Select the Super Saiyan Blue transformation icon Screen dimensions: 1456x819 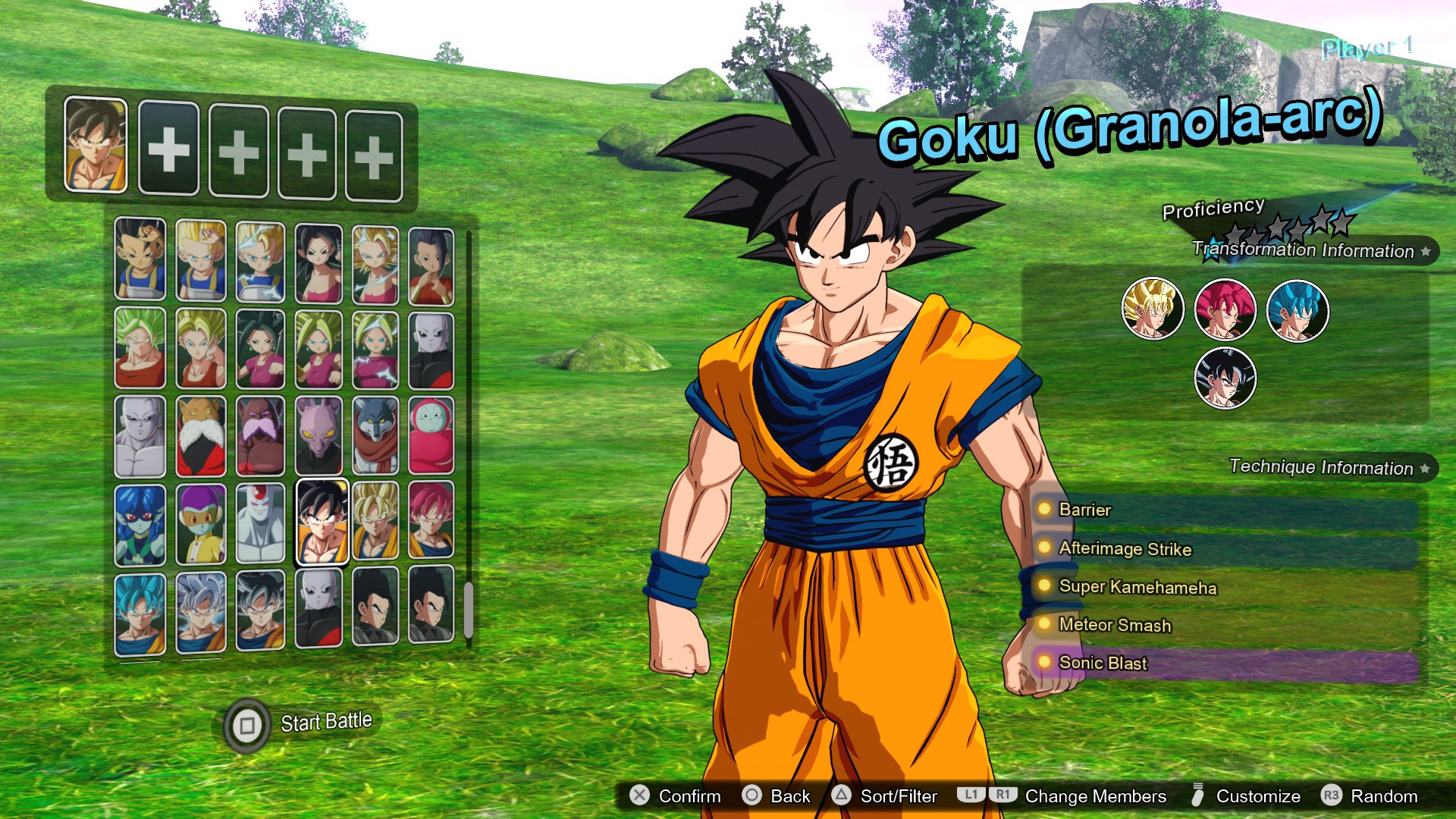click(x=1298, y=310)
